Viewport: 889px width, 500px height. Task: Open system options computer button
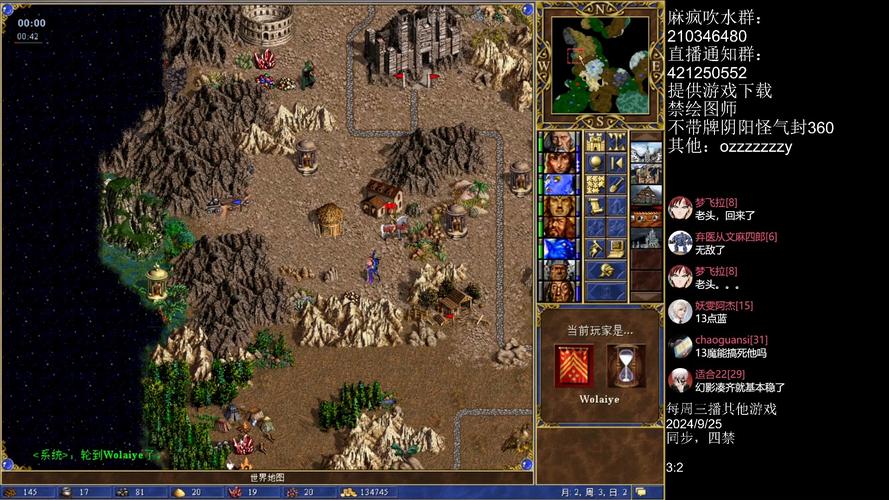[617, 247]
